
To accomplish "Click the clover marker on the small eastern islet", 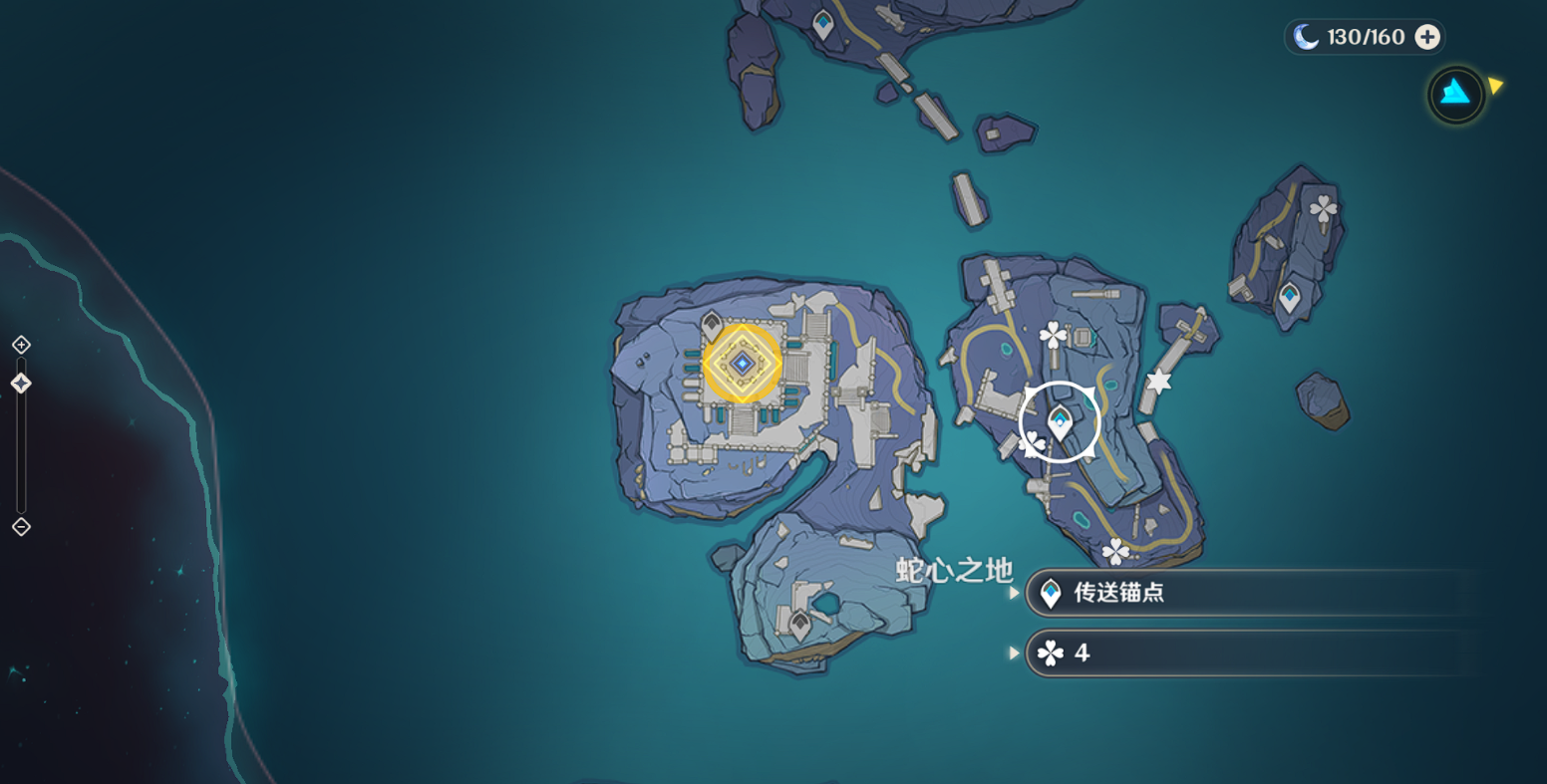I will pyautogui.click(x=1323, y=209).
